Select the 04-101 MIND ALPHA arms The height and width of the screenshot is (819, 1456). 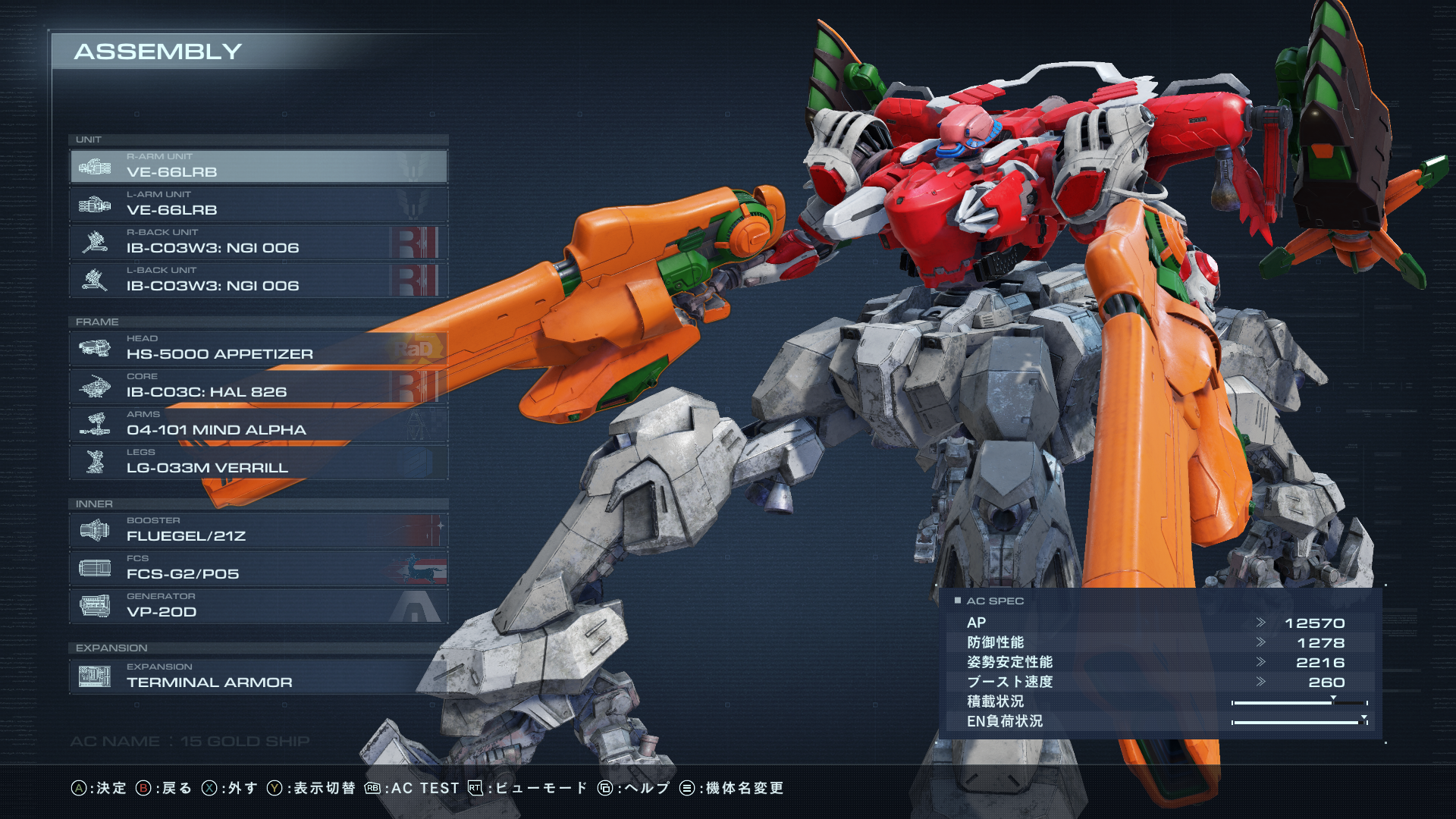pos(258,424)
